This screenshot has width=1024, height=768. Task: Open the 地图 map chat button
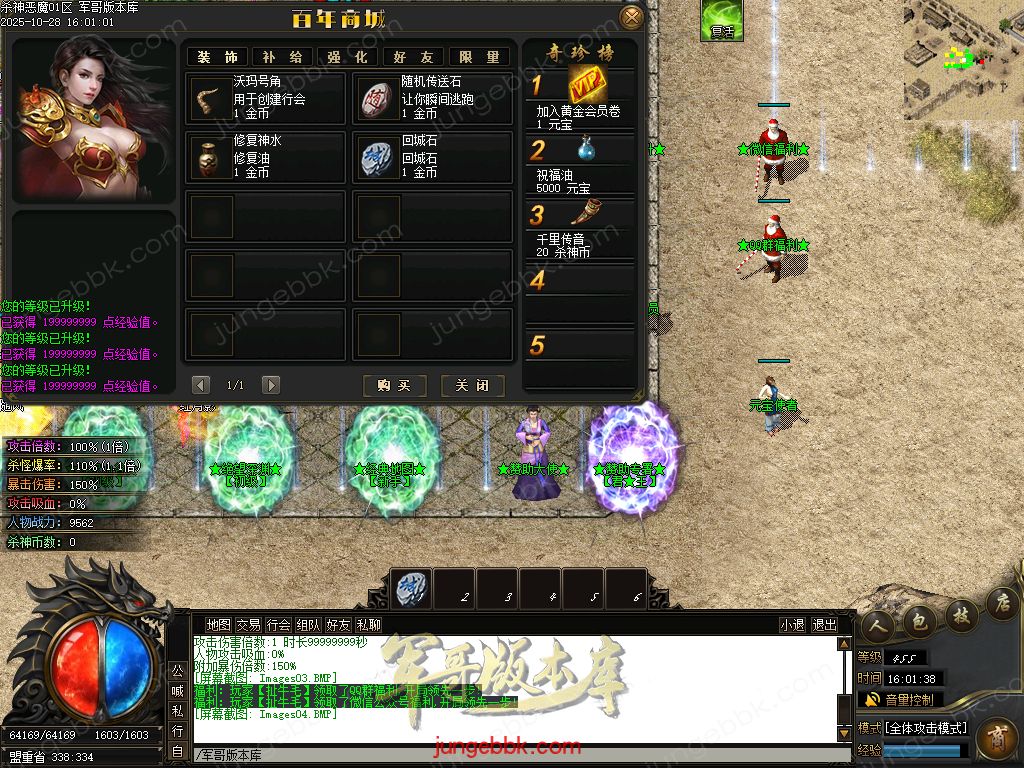coord(218,625)
